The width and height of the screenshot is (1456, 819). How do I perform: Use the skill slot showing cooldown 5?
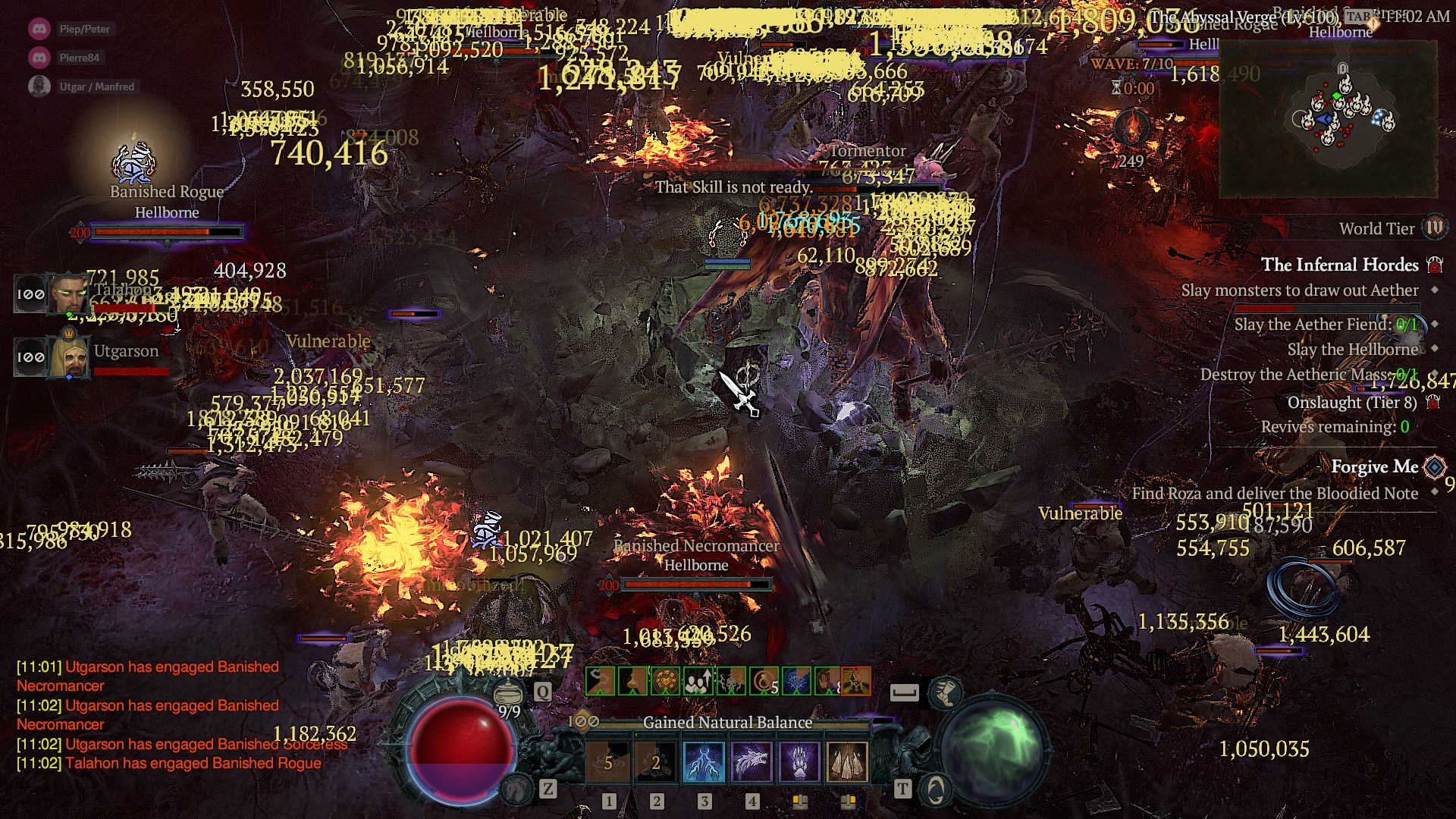[609, 761]
